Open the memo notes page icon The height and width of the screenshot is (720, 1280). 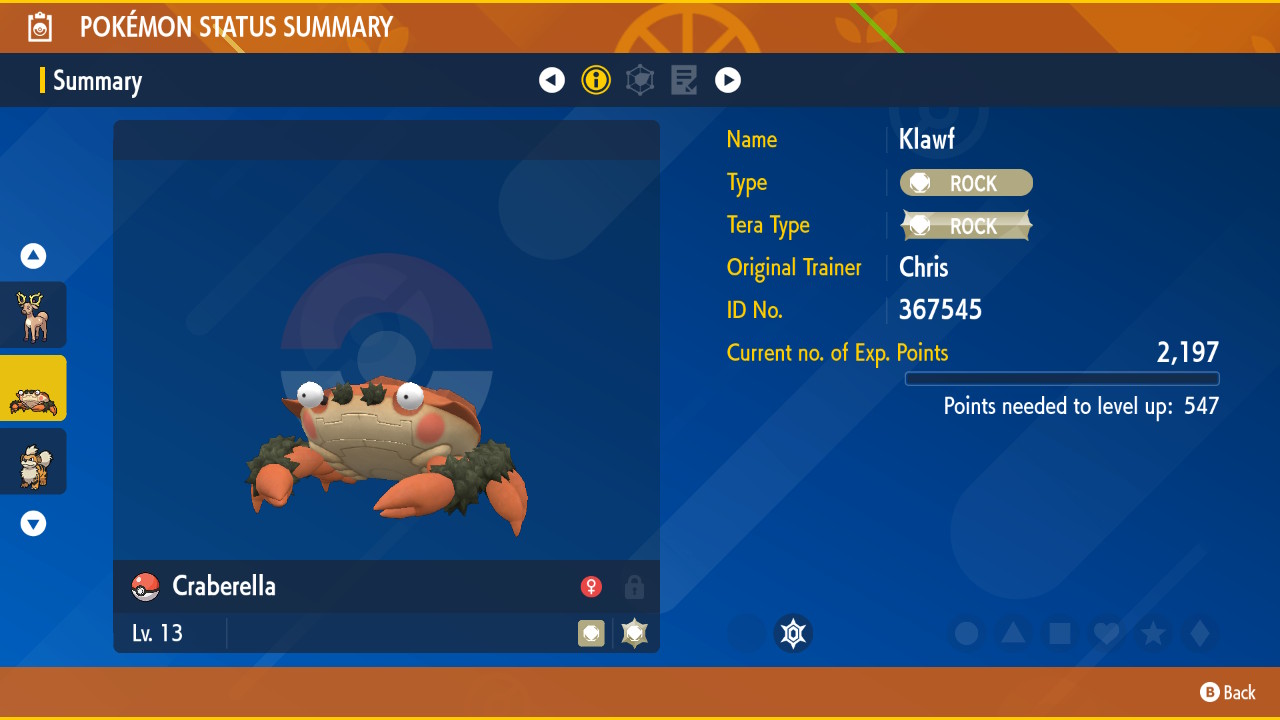(x=684, y=80)
